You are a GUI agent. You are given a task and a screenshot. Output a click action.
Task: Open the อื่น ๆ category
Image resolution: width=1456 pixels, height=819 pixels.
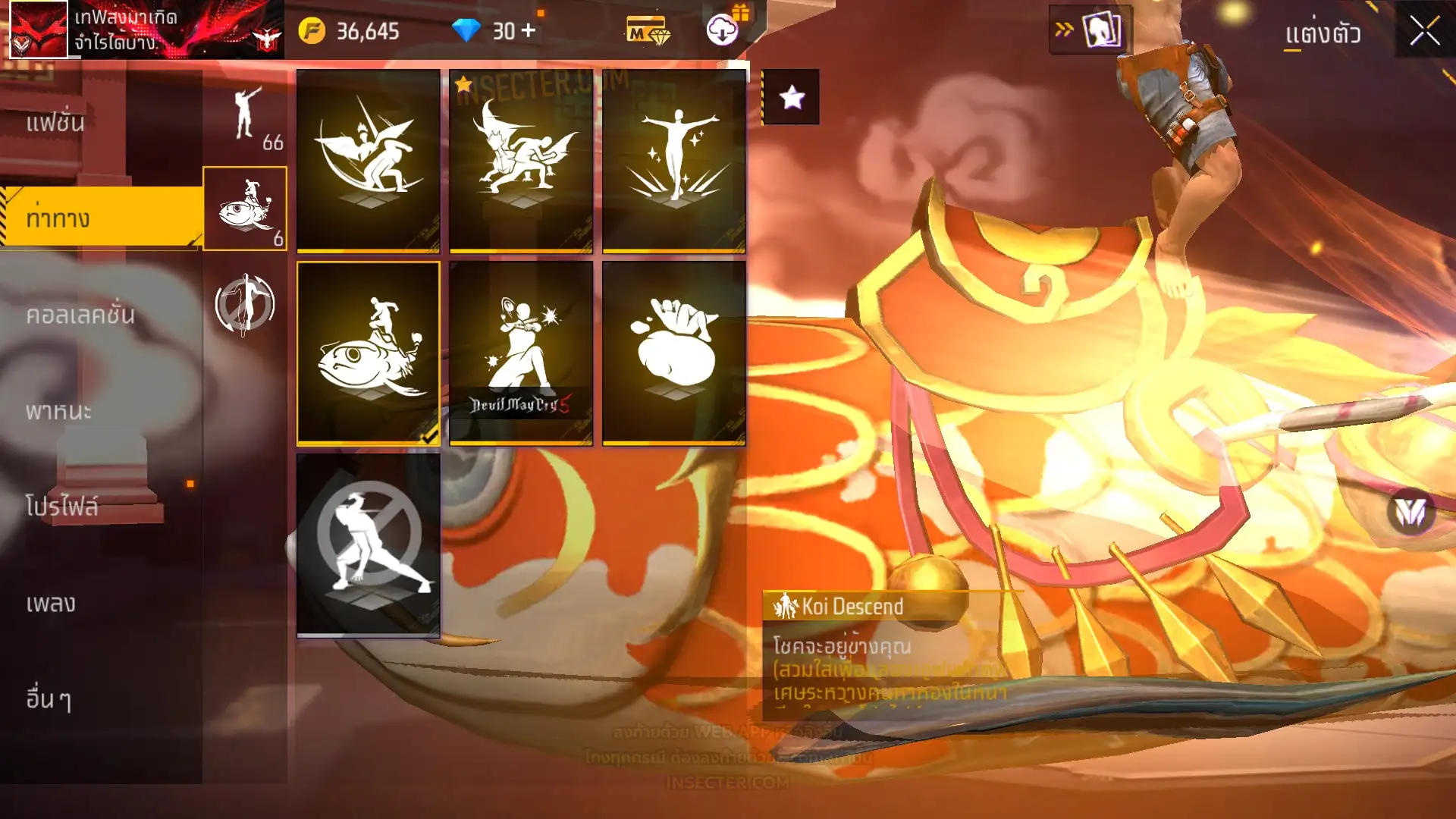[49, 699]
